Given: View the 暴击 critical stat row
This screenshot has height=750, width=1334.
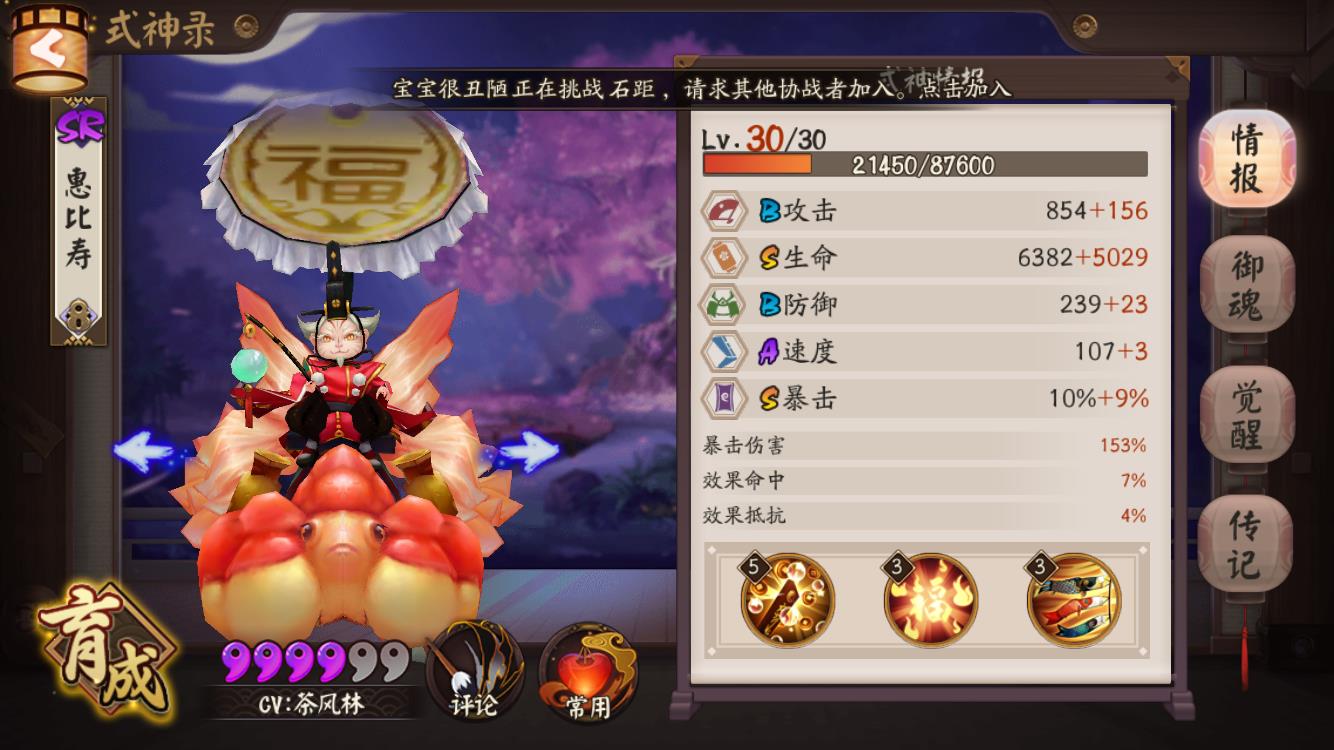Looking at the screenshot, I should click(926, 398).
